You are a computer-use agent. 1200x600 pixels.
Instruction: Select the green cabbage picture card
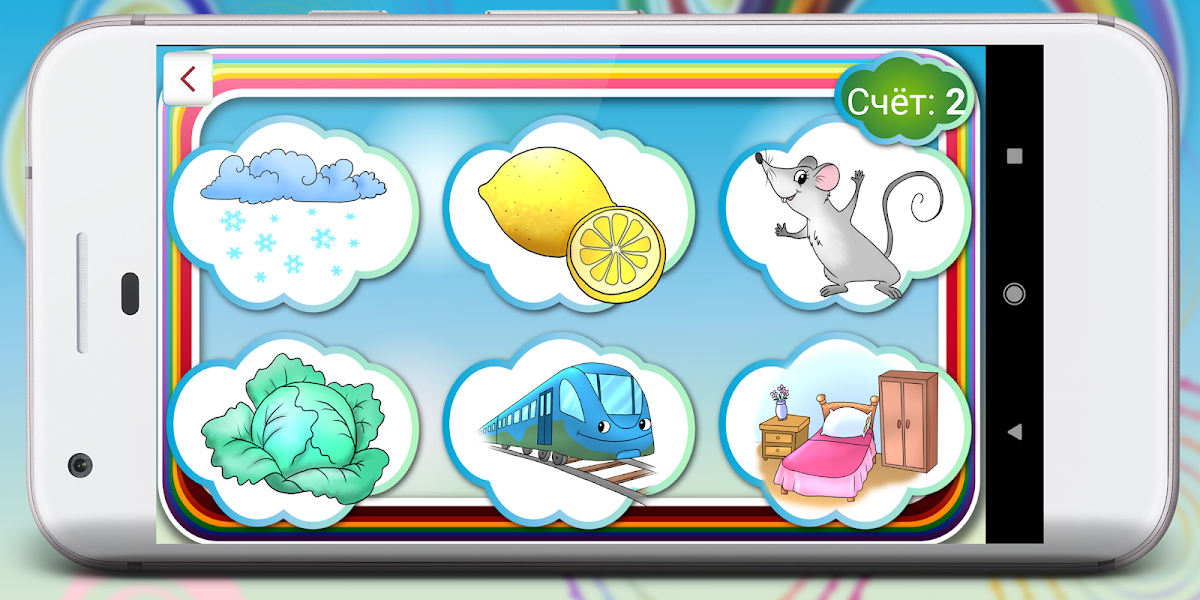point(292,432)
